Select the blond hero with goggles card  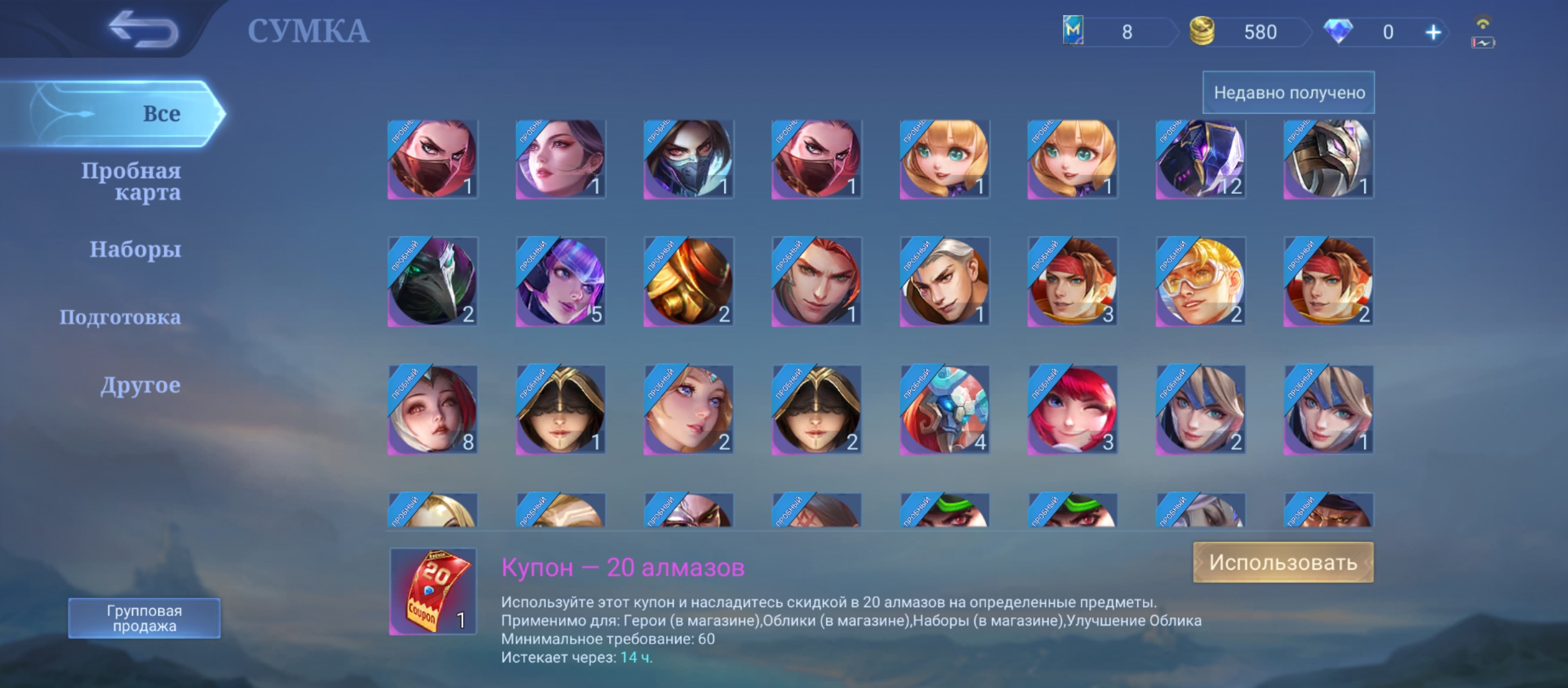point(1200,282)
